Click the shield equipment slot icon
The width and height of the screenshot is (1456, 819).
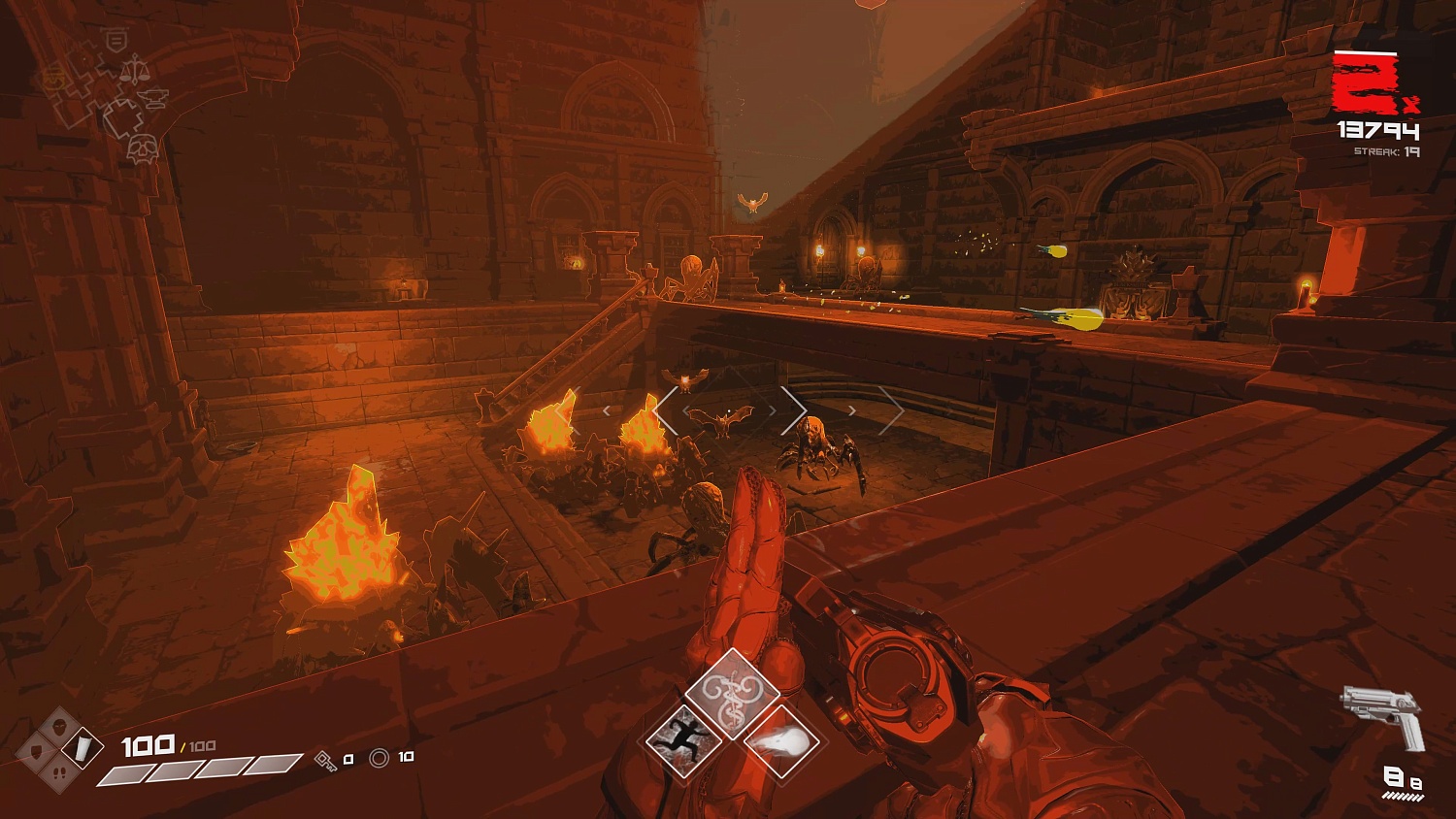click(37, 751)
